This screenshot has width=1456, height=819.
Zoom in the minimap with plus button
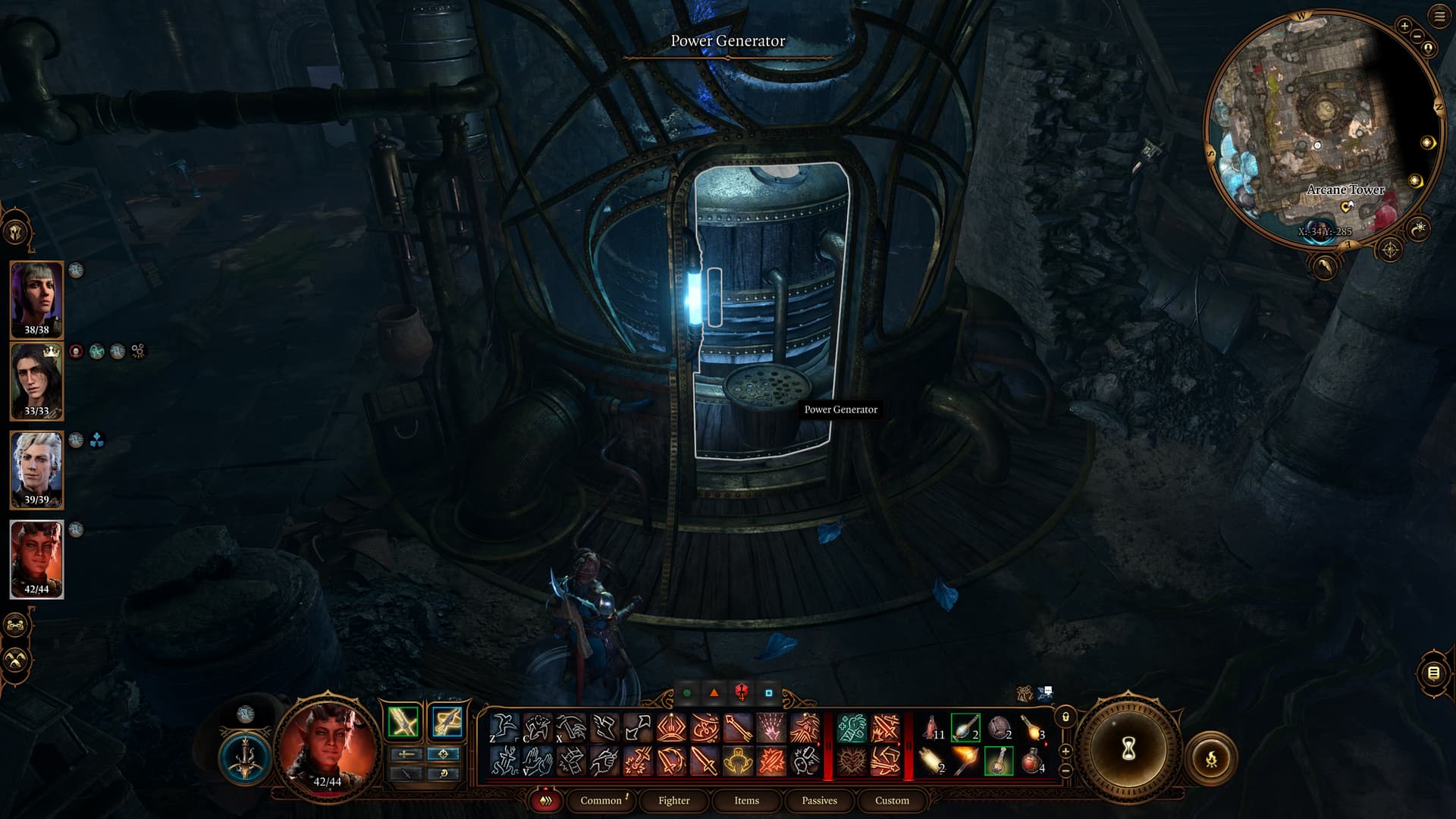(x=1404, y=26)
